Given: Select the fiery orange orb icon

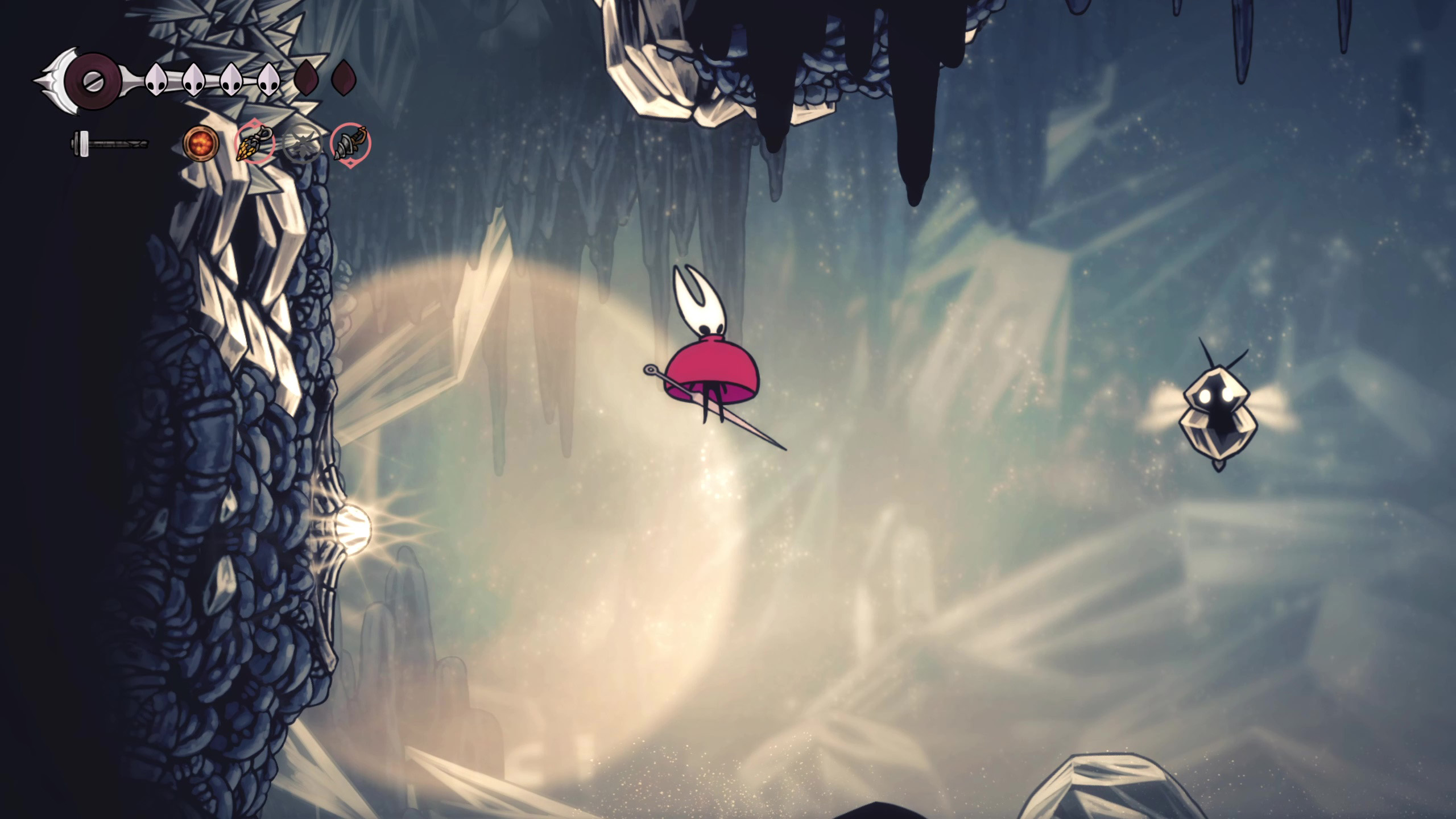Looking at the screenshot, I should click(201, 143).
